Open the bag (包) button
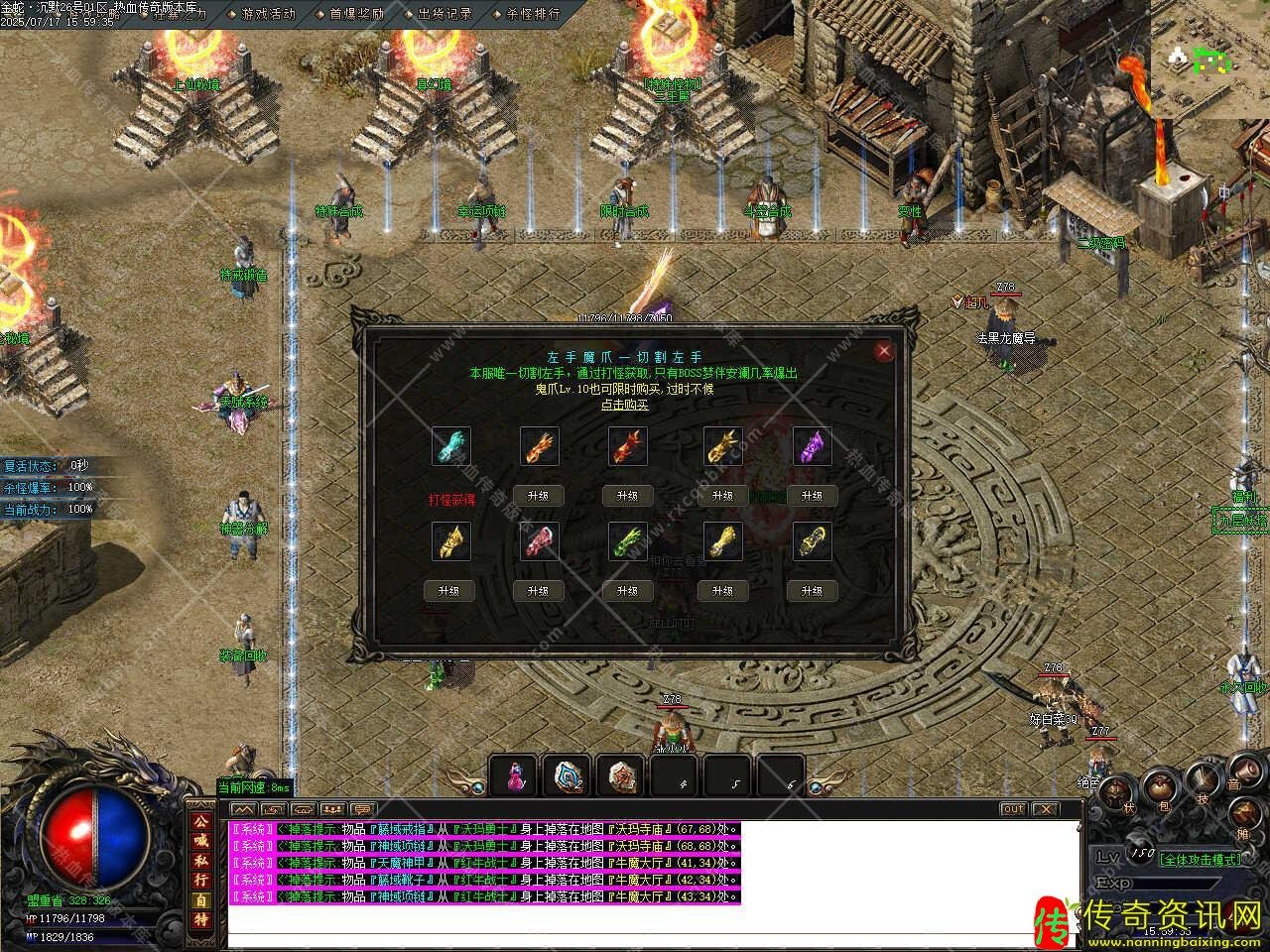Image resolution: width=1270 pixels, height=952 pixels. click(x=1159, y=790)
